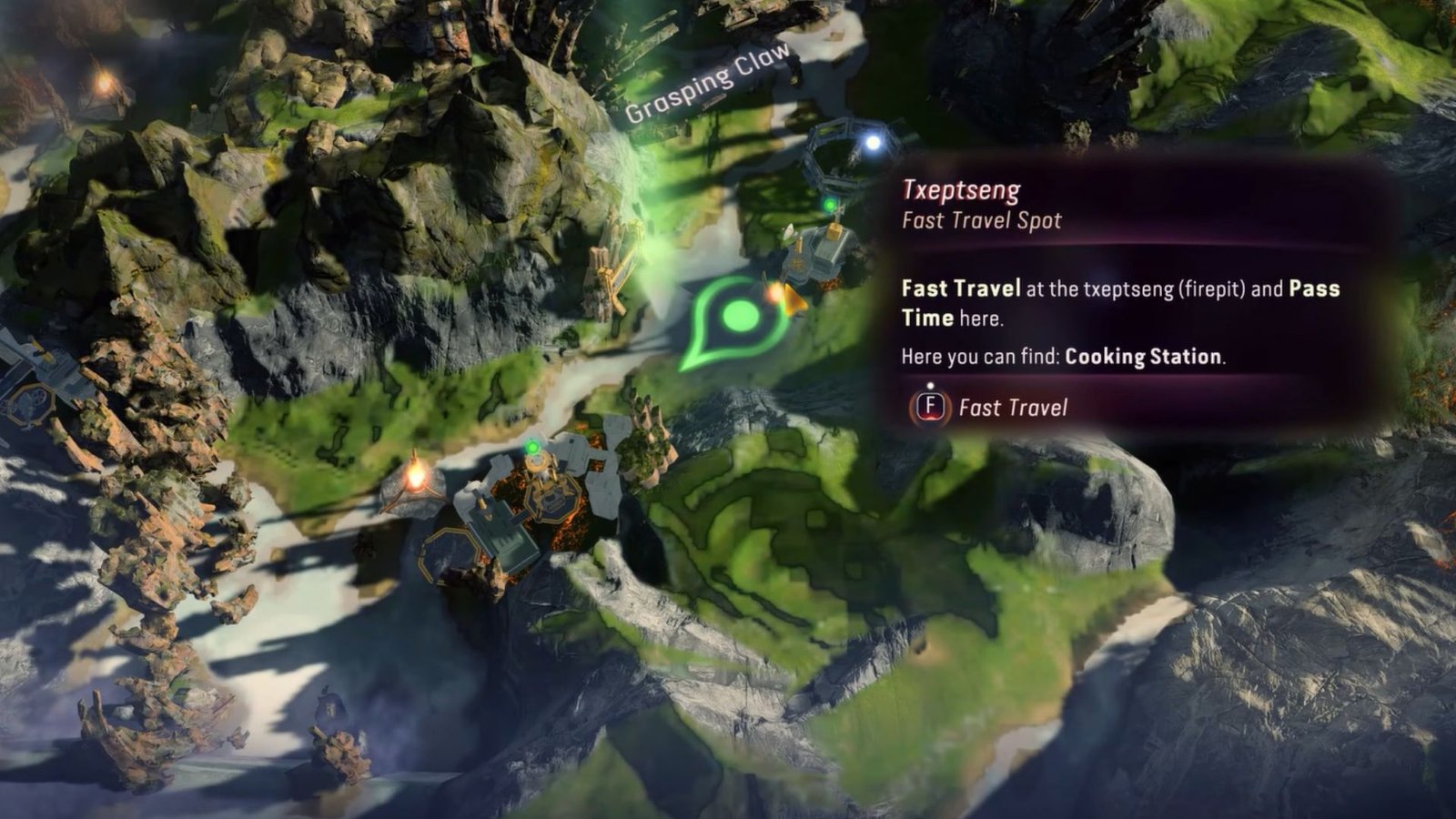Select the green dot on the lower settlement tower

click(532, 446)
